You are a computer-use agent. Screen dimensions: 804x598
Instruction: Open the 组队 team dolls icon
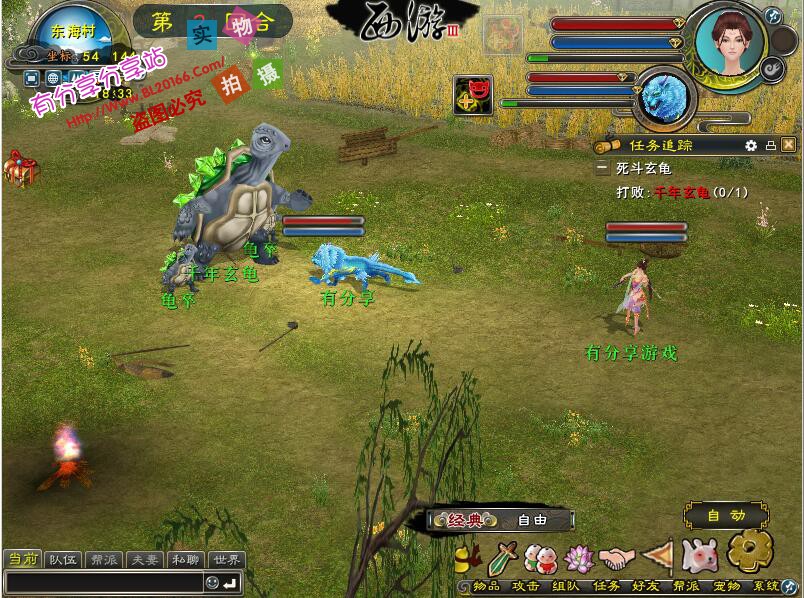tap(541, 556)
